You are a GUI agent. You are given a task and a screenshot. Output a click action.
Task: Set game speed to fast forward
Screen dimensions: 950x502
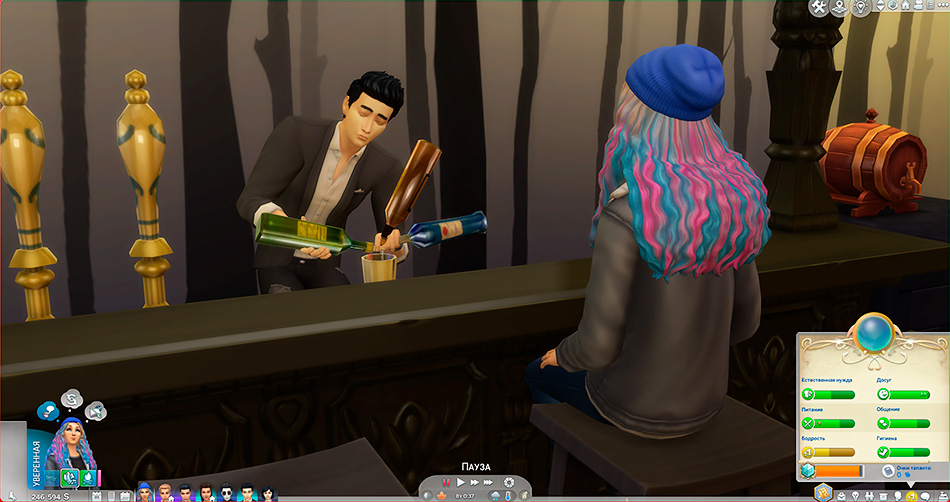tap(476, 482)
